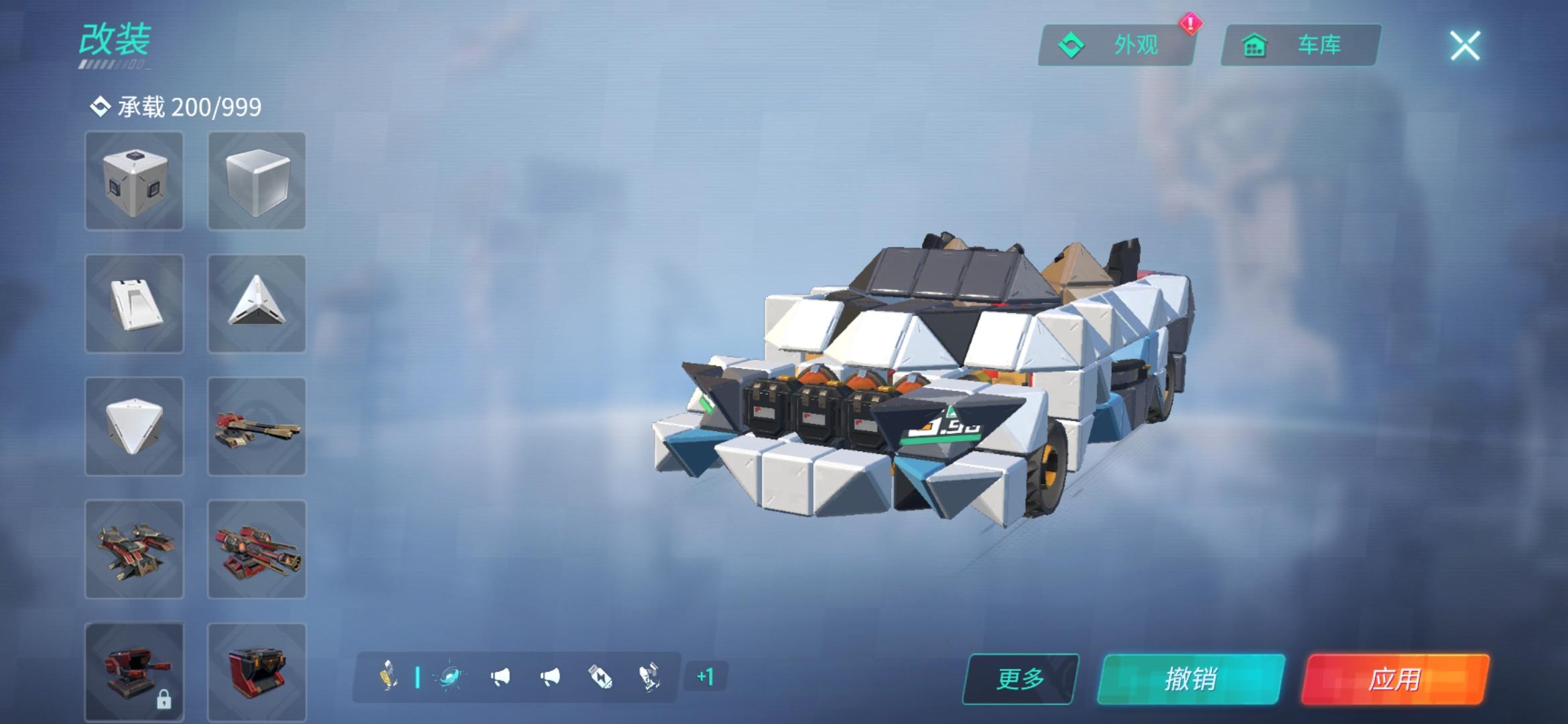The width and height of the screenshot is (1568, 724).
Task: Go to the 车库 garage
Action: (1300, 46)
